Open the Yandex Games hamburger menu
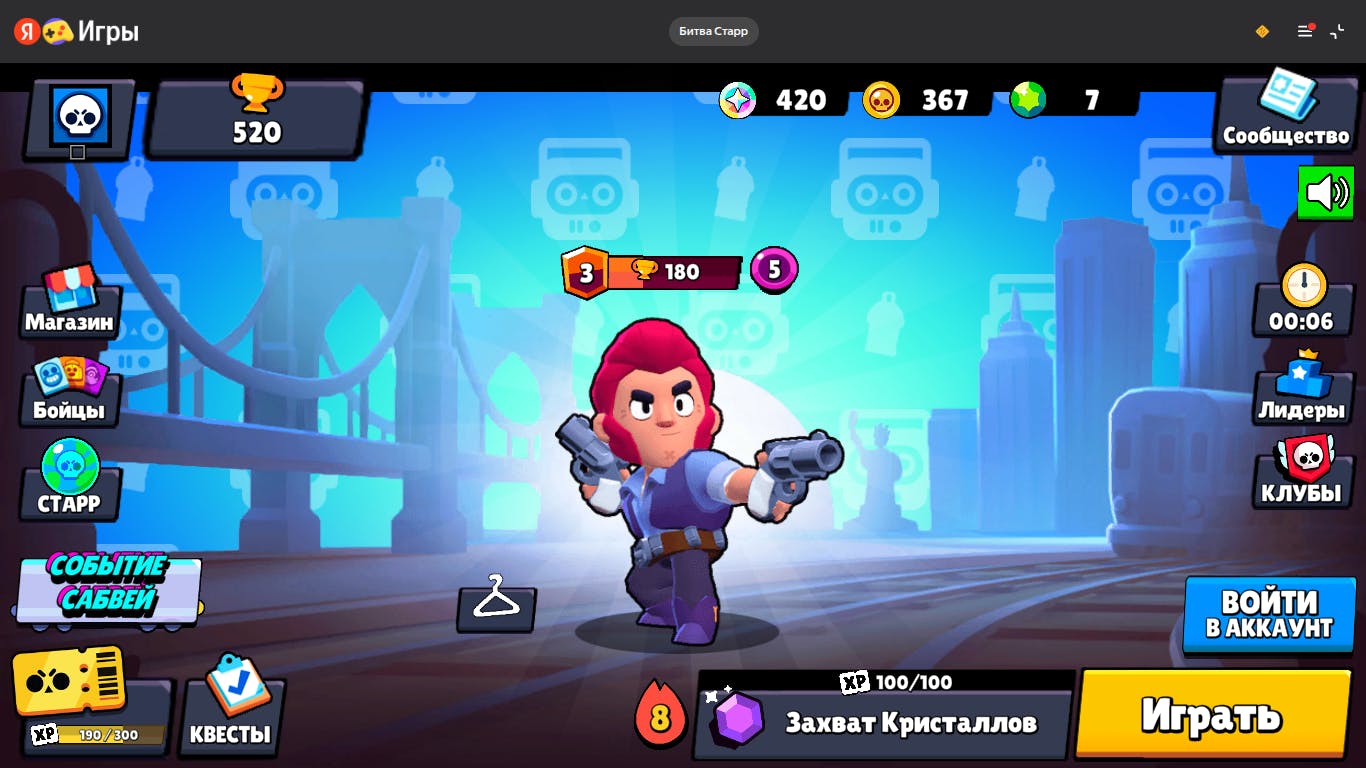 (x=1304, y=32)
